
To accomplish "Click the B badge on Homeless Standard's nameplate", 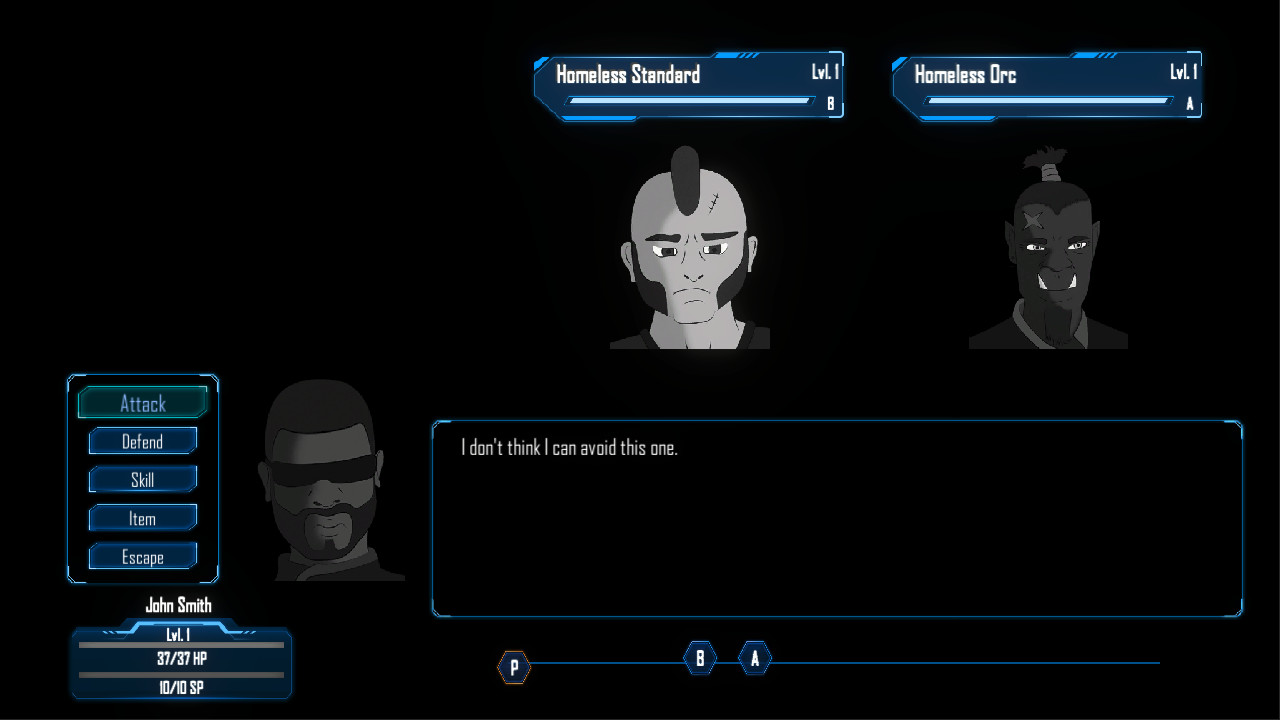I will point(830,103).
